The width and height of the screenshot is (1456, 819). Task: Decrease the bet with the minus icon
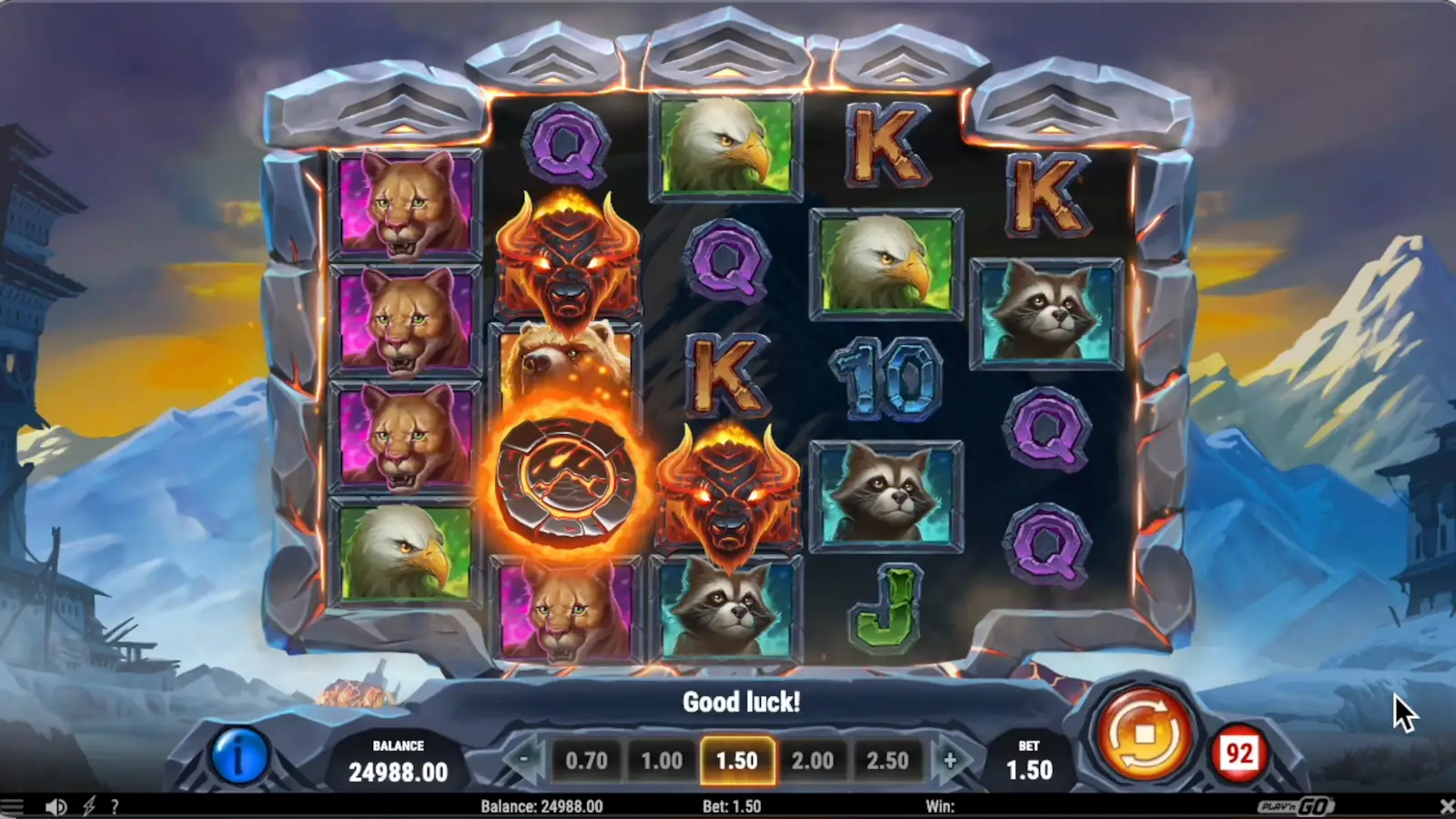tap(526, 761)
